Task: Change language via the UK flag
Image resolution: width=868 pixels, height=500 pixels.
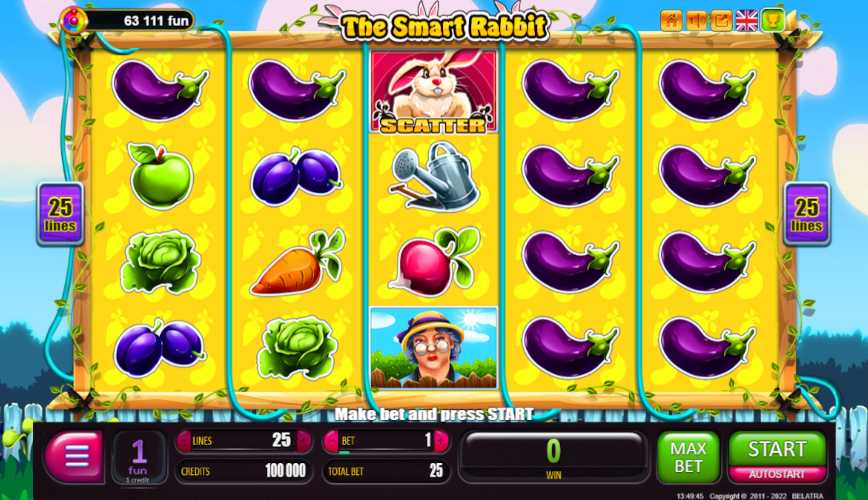Action: (x=746, y=20)
